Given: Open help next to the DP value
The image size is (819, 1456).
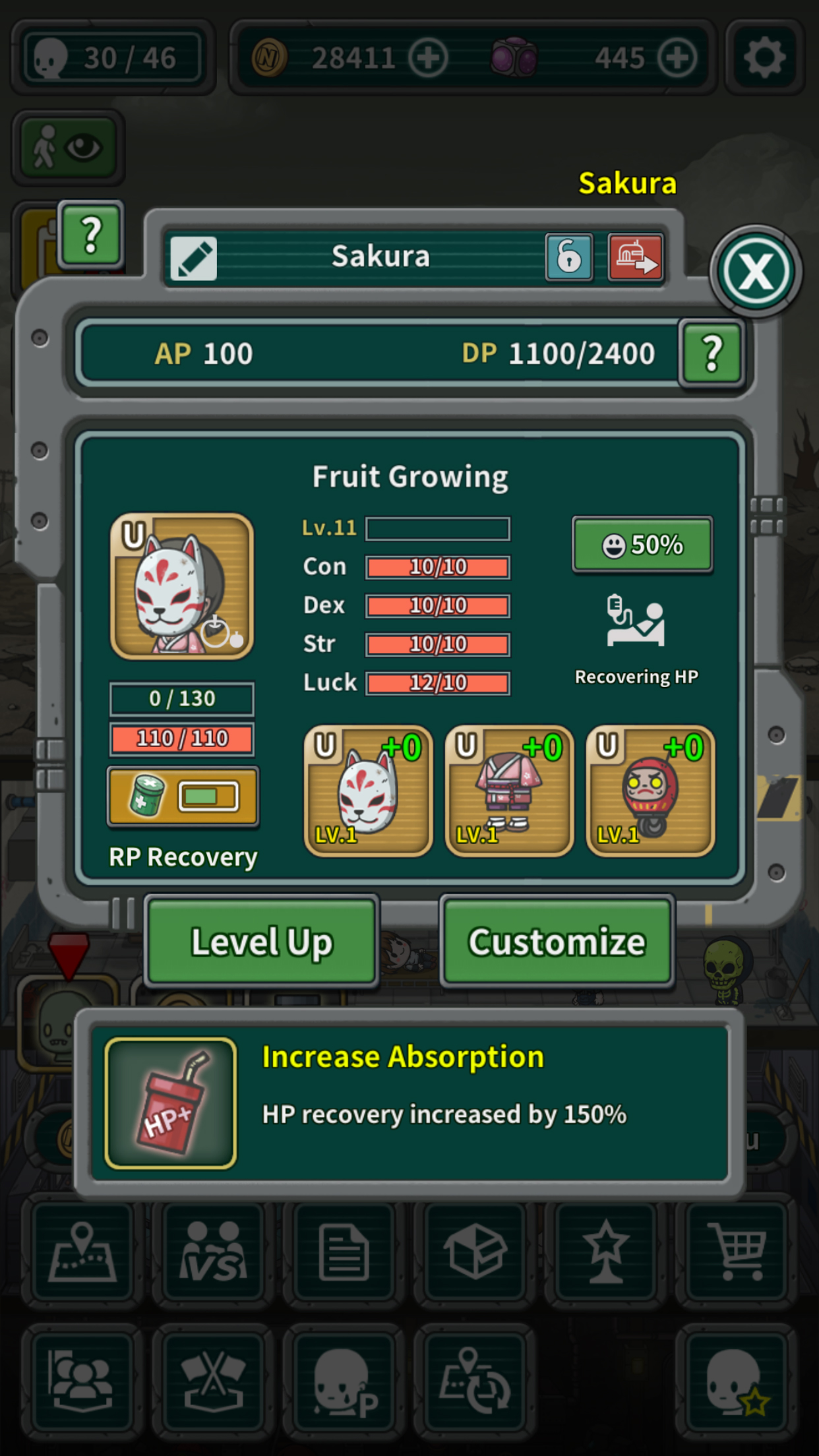Looking at the screenshot, I should click(x=712, y=353).
